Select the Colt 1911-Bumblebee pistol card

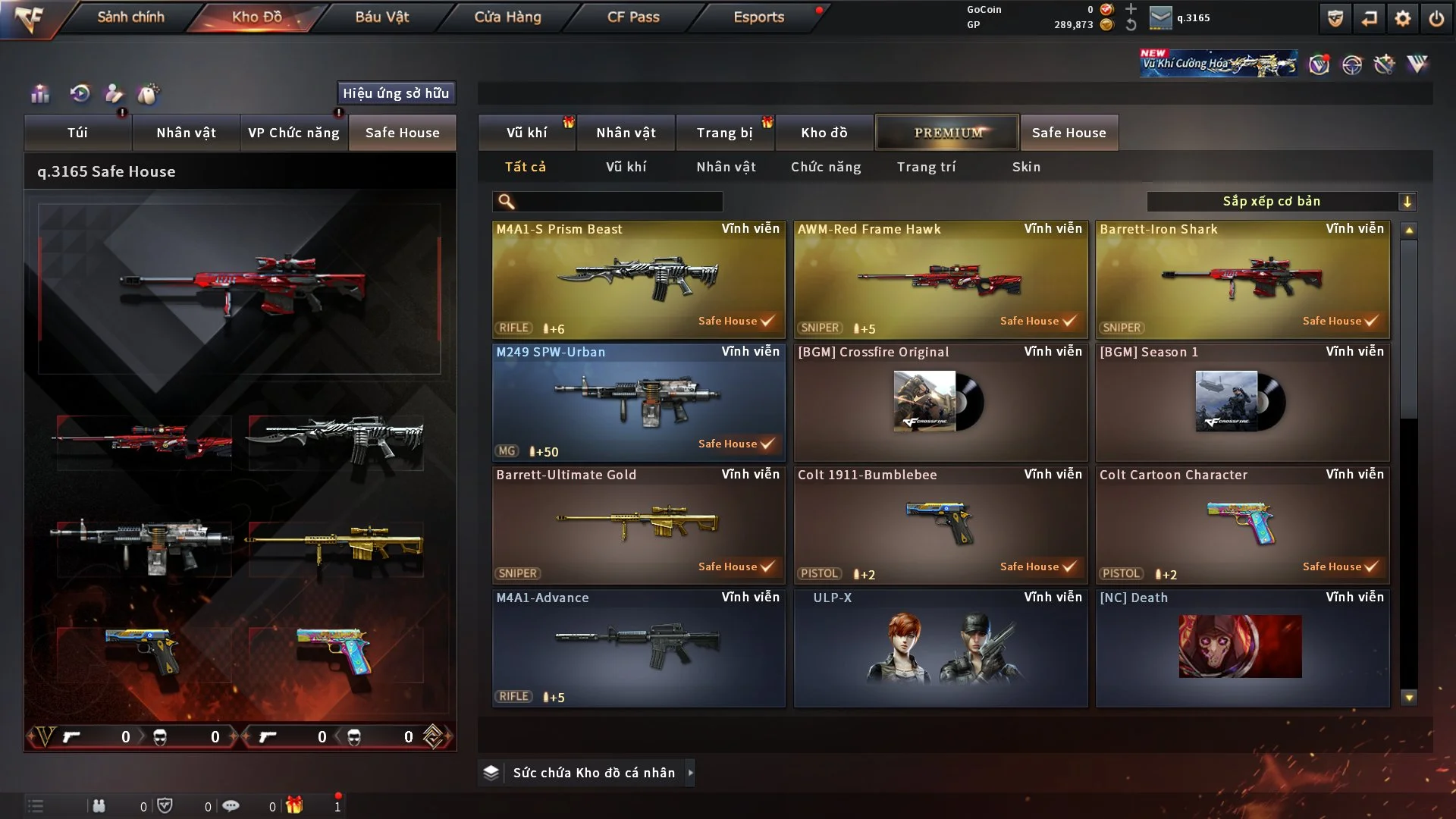pos(940,525)
